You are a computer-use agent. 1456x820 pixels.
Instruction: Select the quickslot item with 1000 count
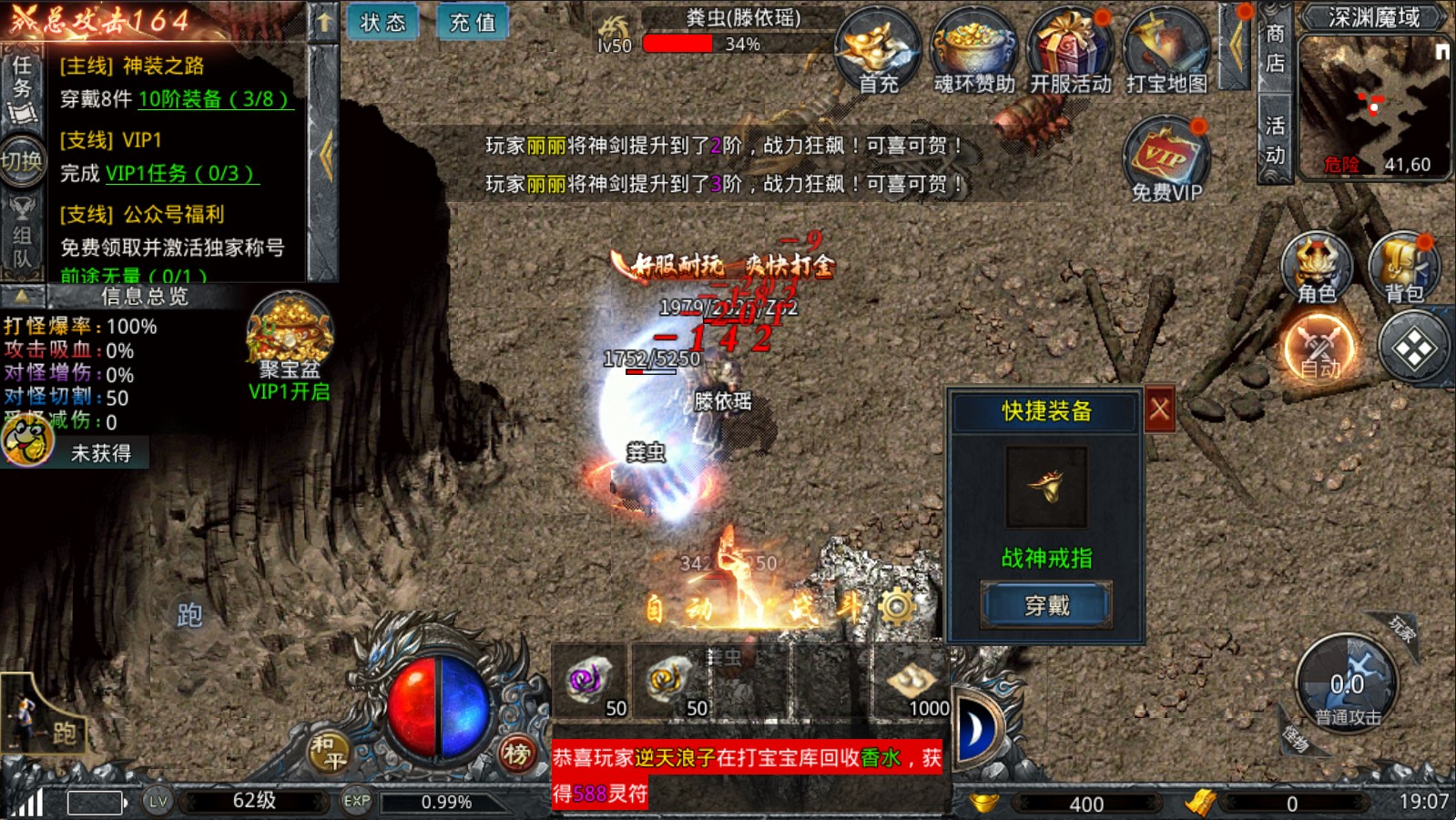pyautogui.click(x=911, y=683)
